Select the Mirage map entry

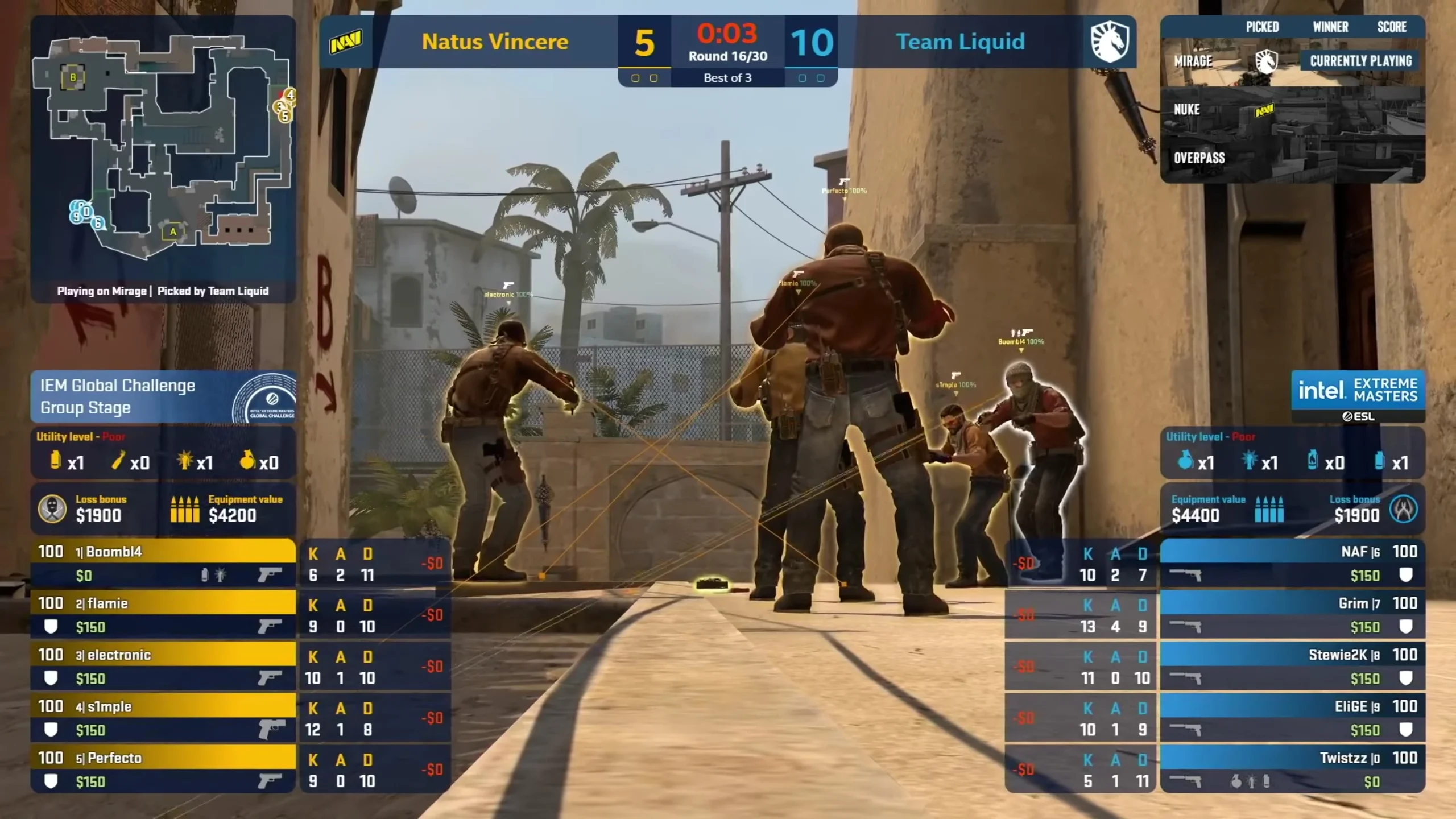pyautogui.click(x=1291, y=61)
